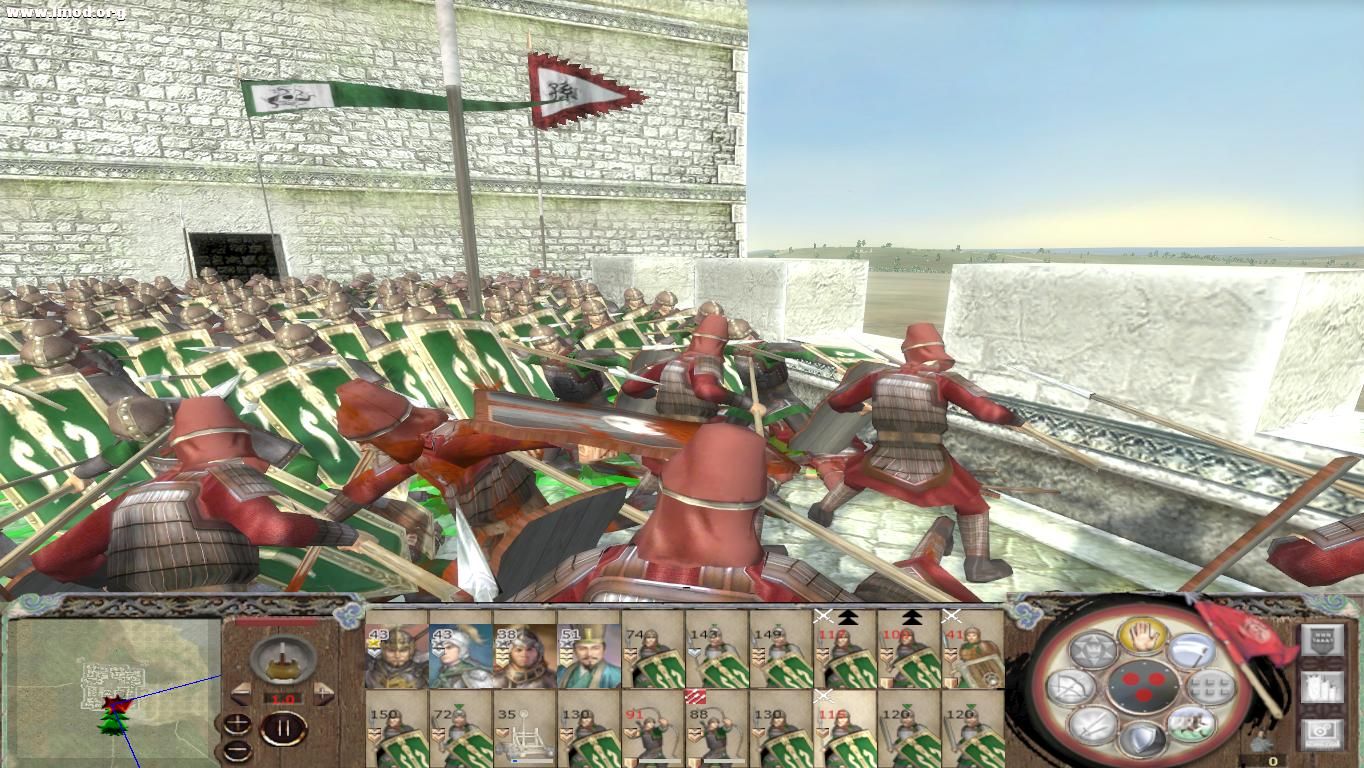Select the 43-man general bodyguard card
Image resolution: width=1364 pixels, height=768 pixels.
click(x=395, y=650)
